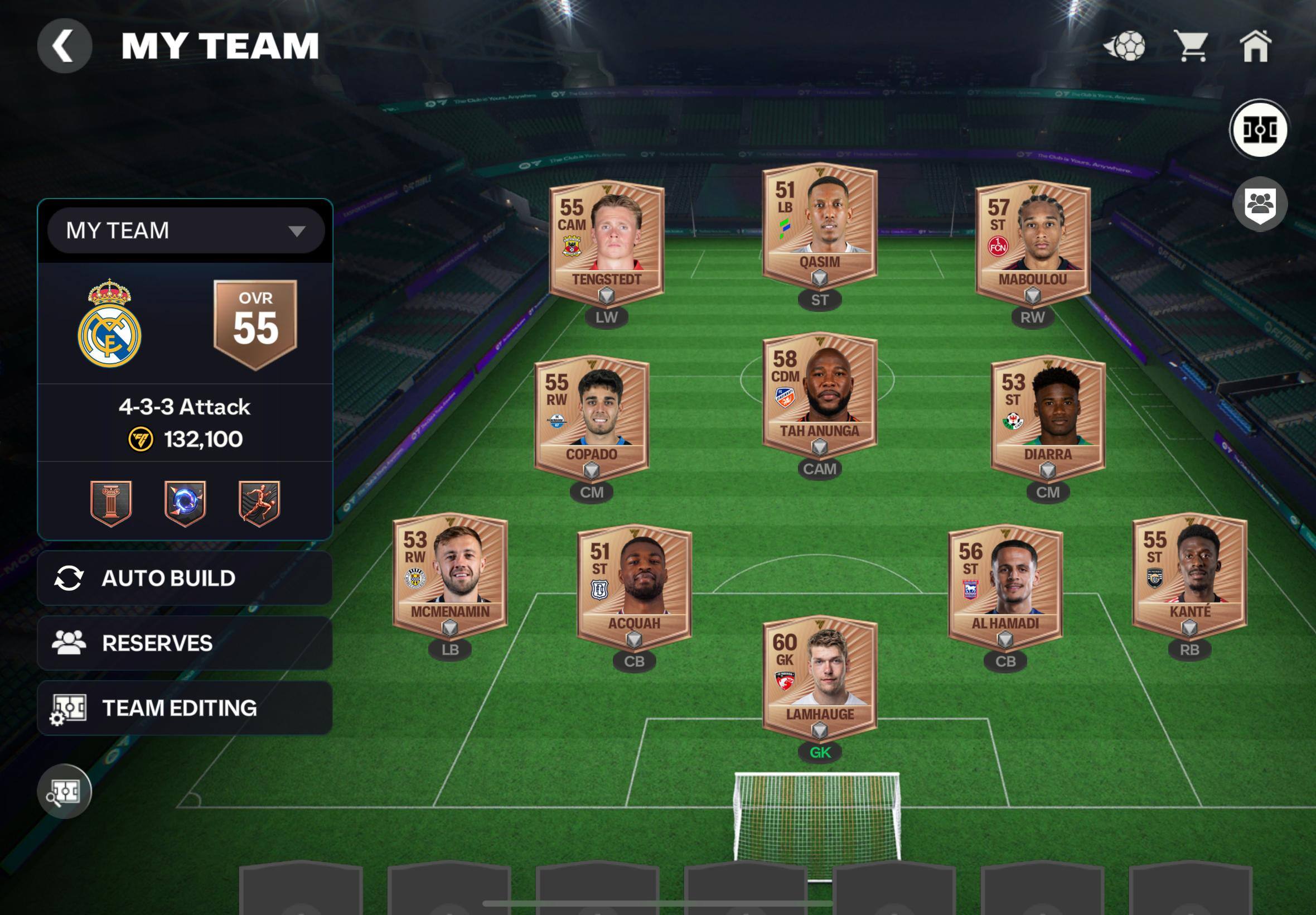Select Kanté's right back card
Image resolution: width=1316 pixels, height=915 pixels.
point(1189,574)
